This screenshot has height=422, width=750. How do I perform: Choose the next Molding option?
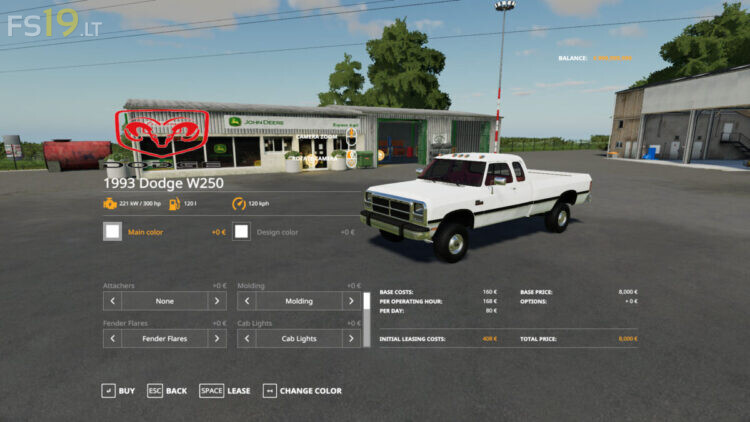[351, 301]
